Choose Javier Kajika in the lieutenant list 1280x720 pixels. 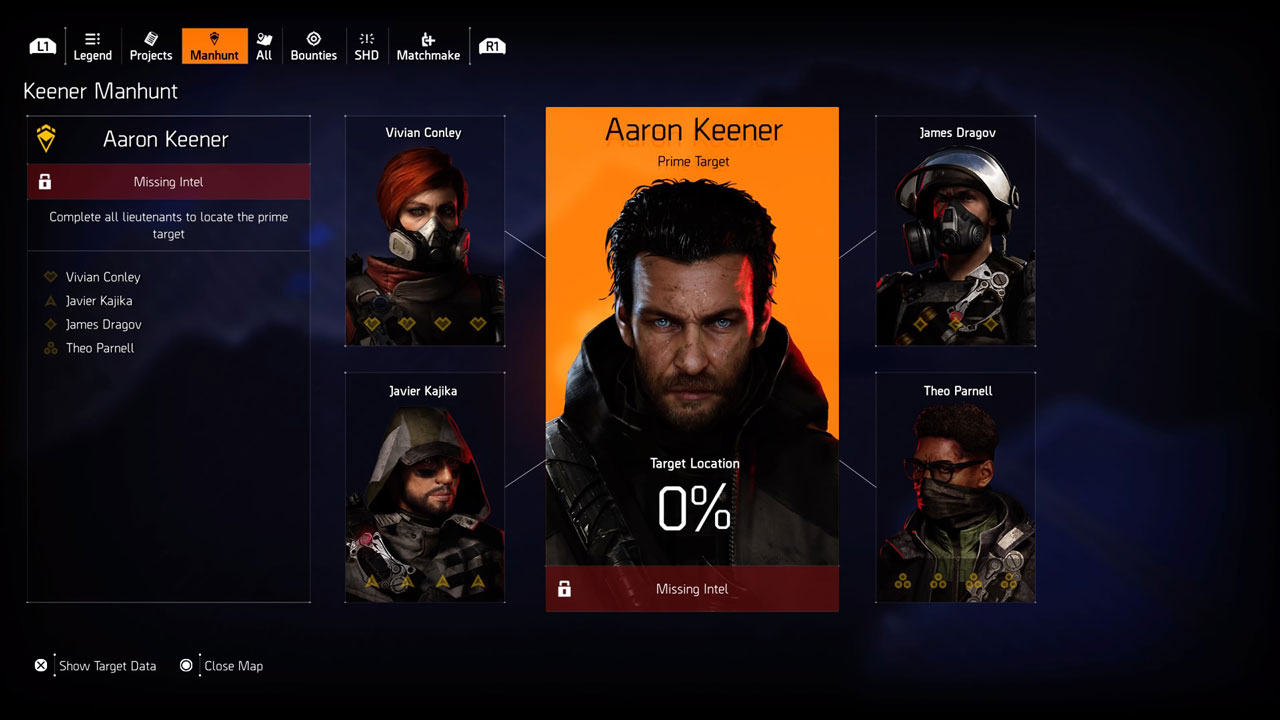99,301
